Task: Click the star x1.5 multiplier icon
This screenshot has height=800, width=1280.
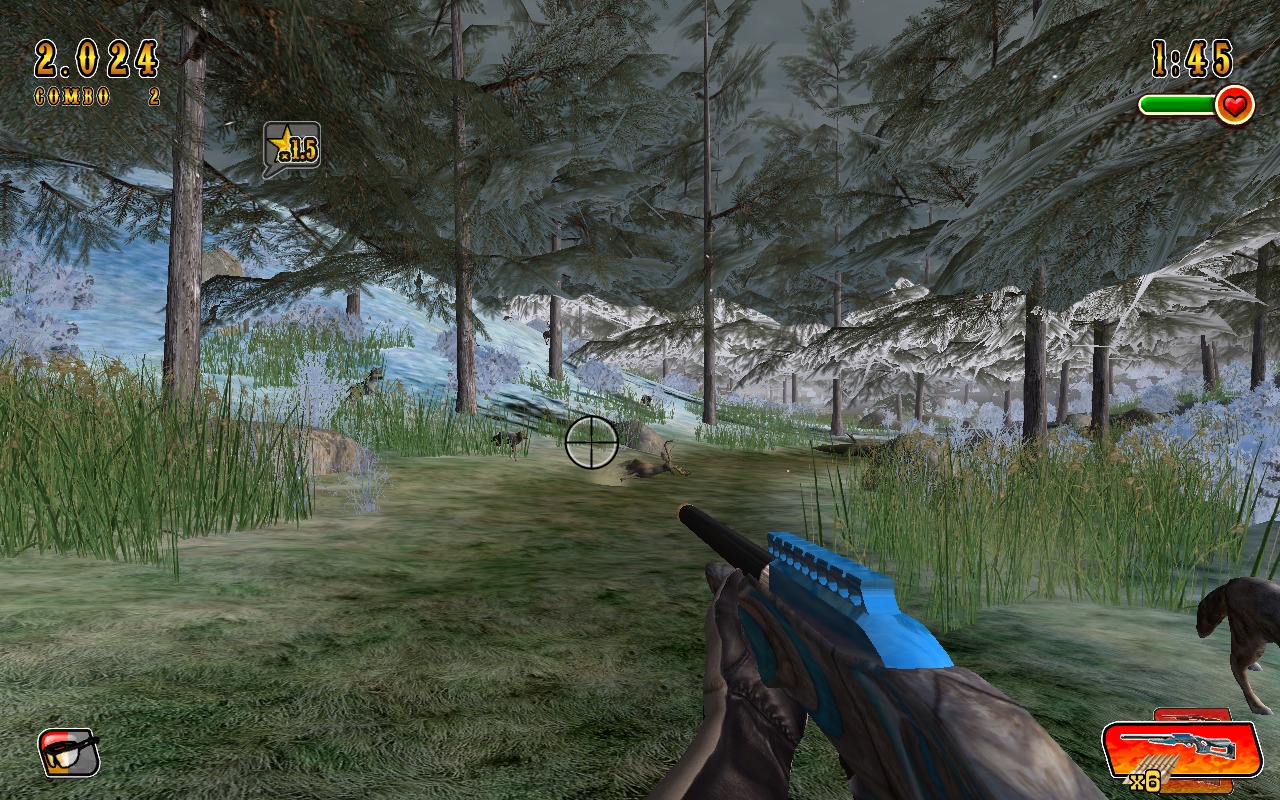Action: 291,147
